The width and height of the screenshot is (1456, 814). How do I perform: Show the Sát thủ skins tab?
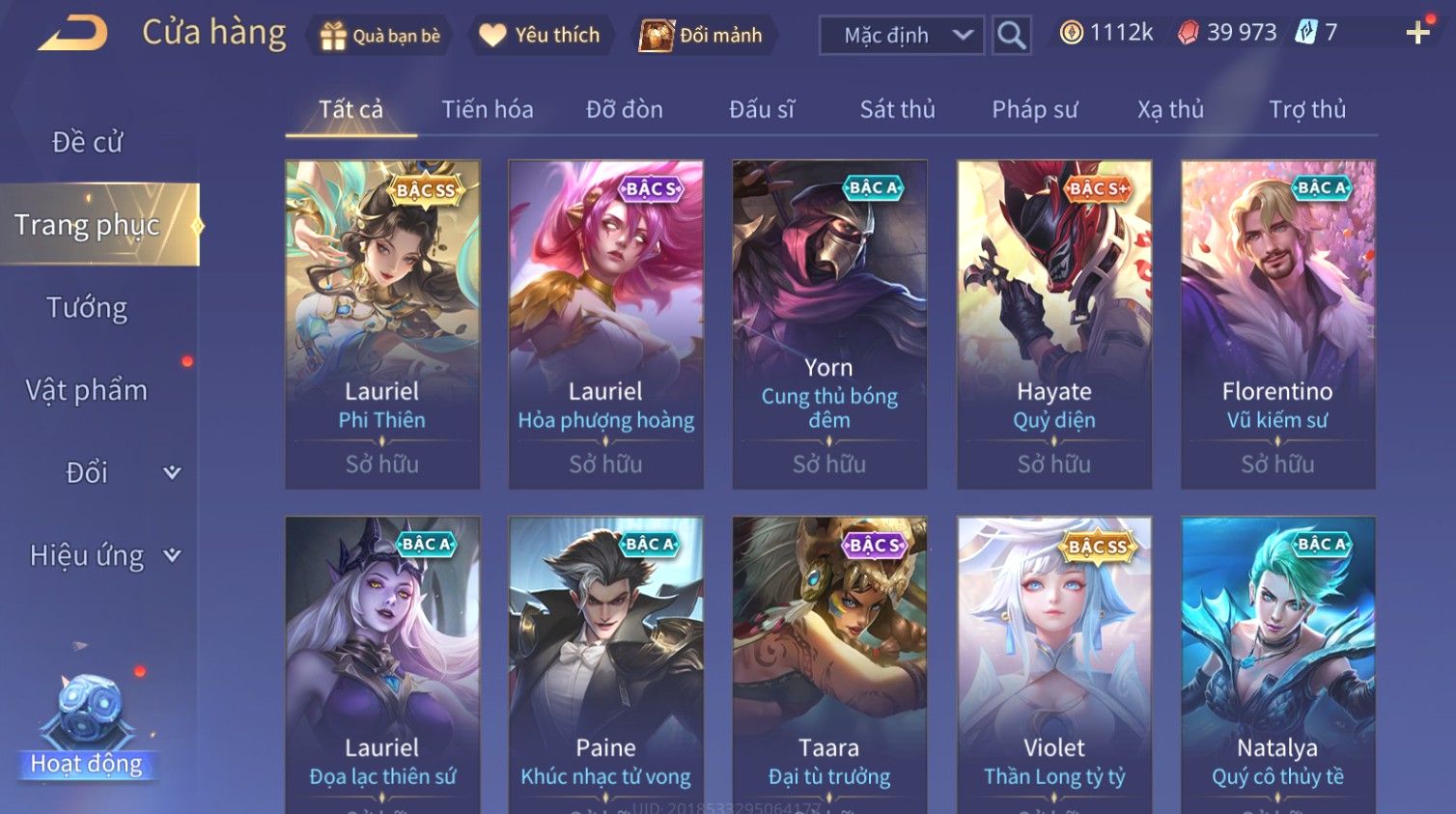coord(897,110)
